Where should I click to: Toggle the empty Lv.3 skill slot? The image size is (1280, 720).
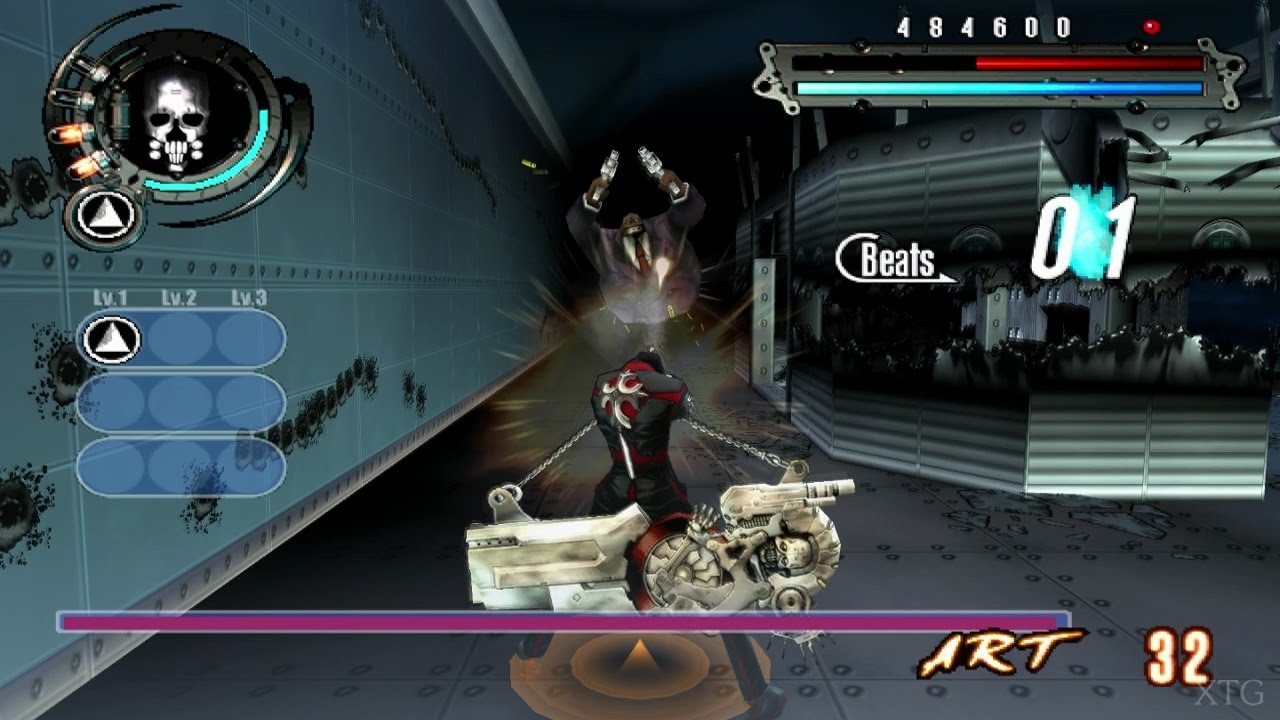point(247,338)
